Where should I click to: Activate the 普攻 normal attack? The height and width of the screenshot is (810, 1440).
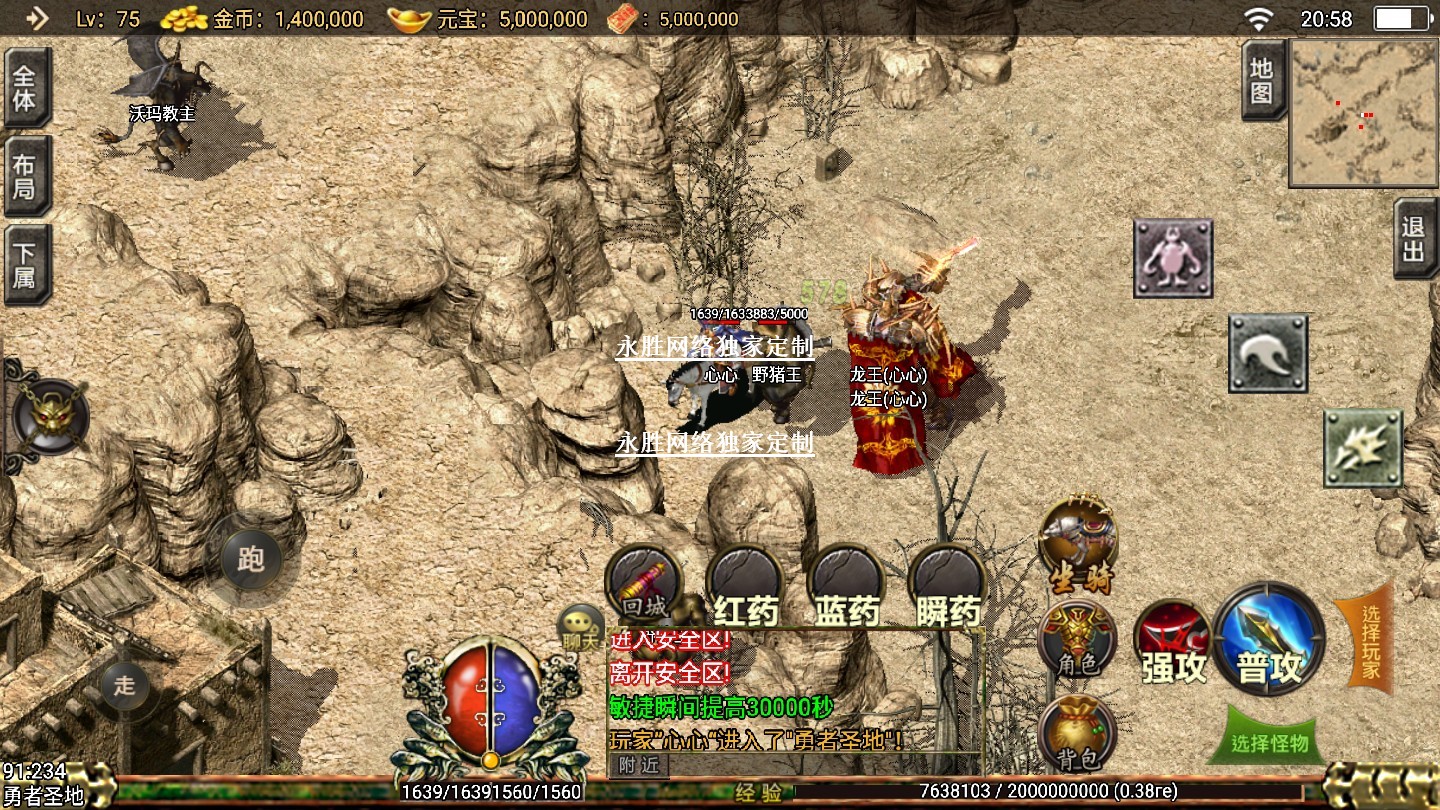pos(1270,640)
